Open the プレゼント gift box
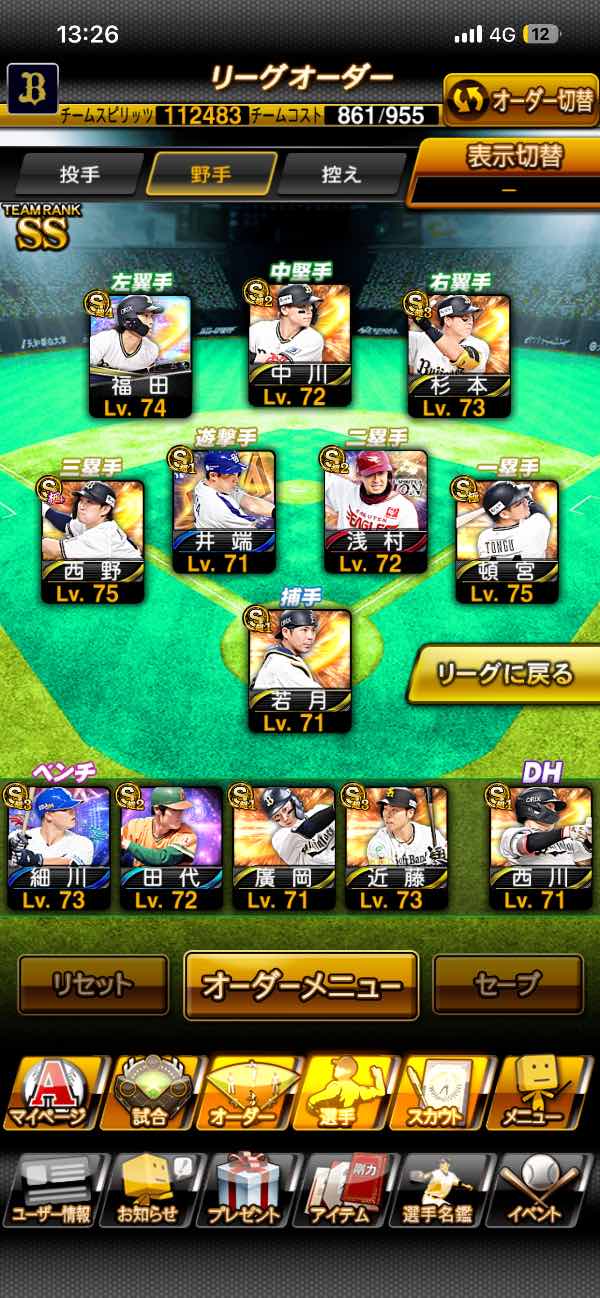Image resolution: width=600 pixels, height=1298 pixels. point(244,1192)
